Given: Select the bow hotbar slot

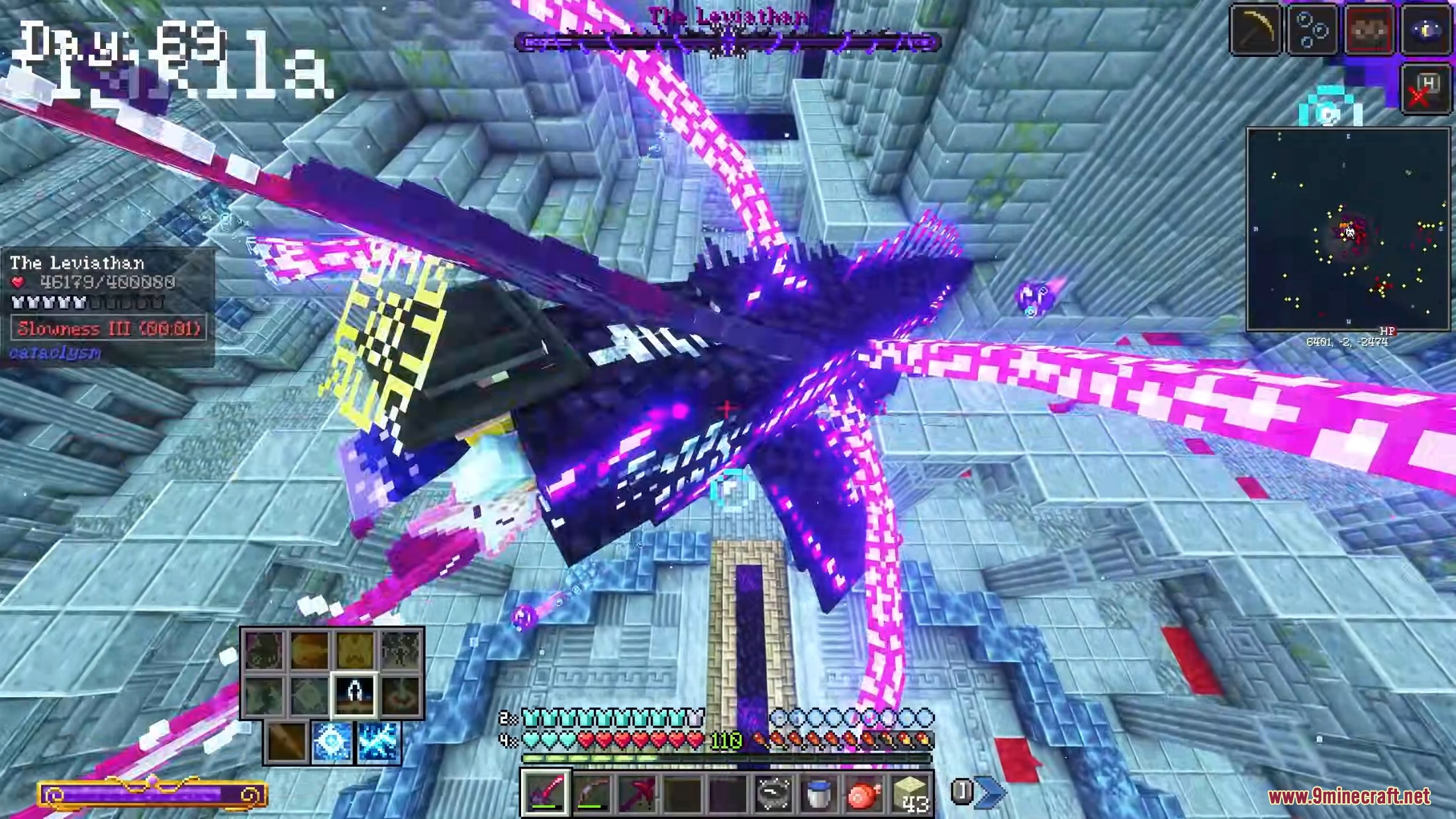Looking at the screenshot, I should point(591,793).
